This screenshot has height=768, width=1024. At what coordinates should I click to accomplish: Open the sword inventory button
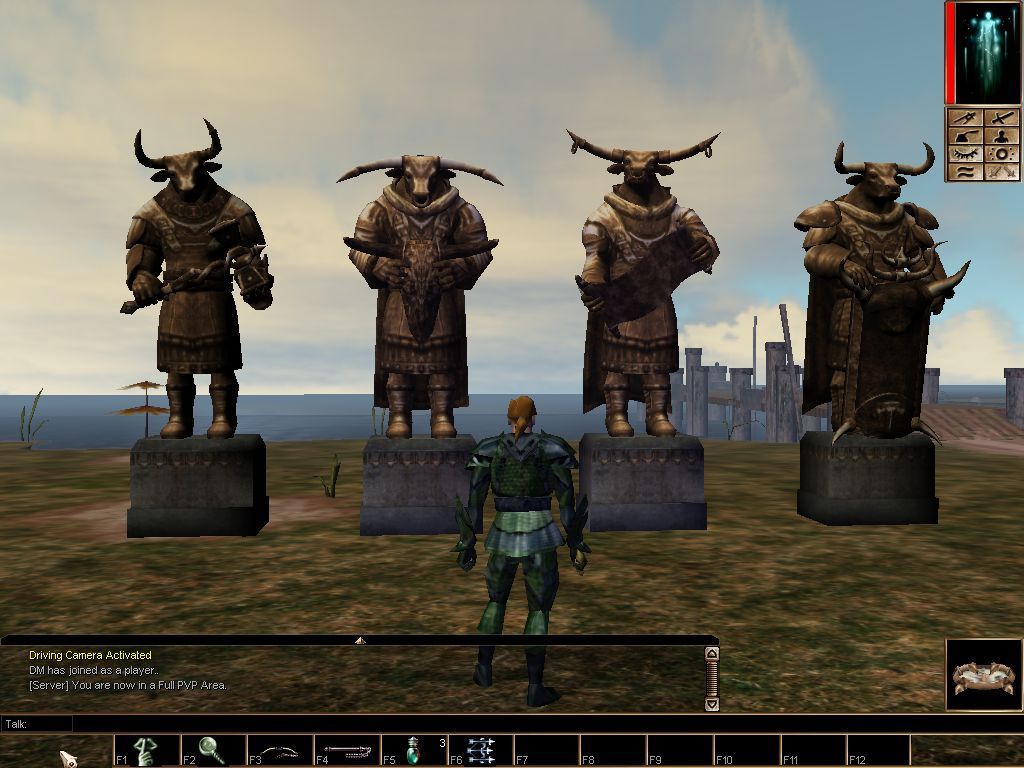pyautogui.click(x=1001, y=119)
